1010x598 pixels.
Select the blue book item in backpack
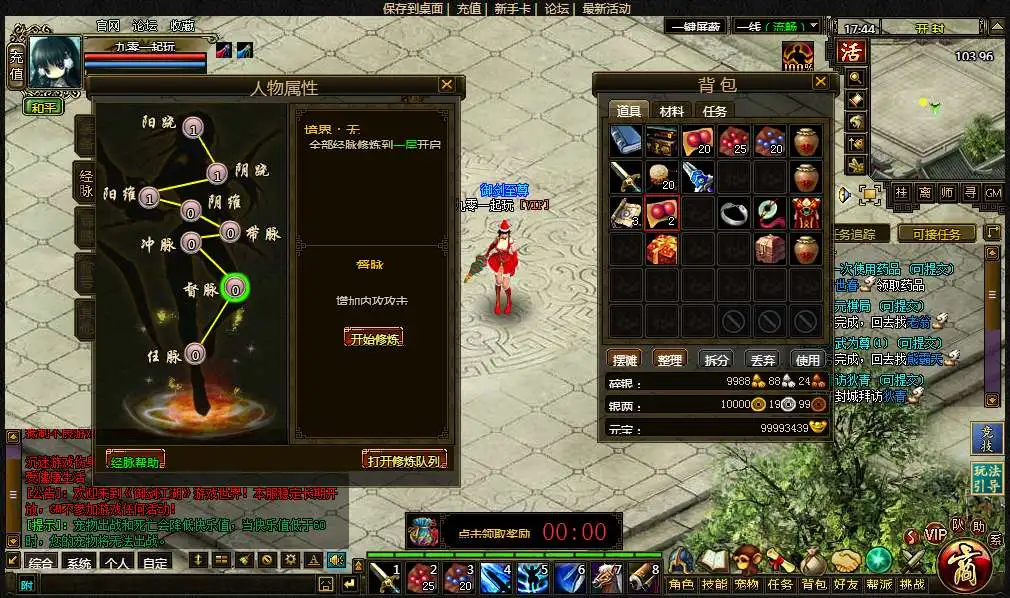coord(626,141)
